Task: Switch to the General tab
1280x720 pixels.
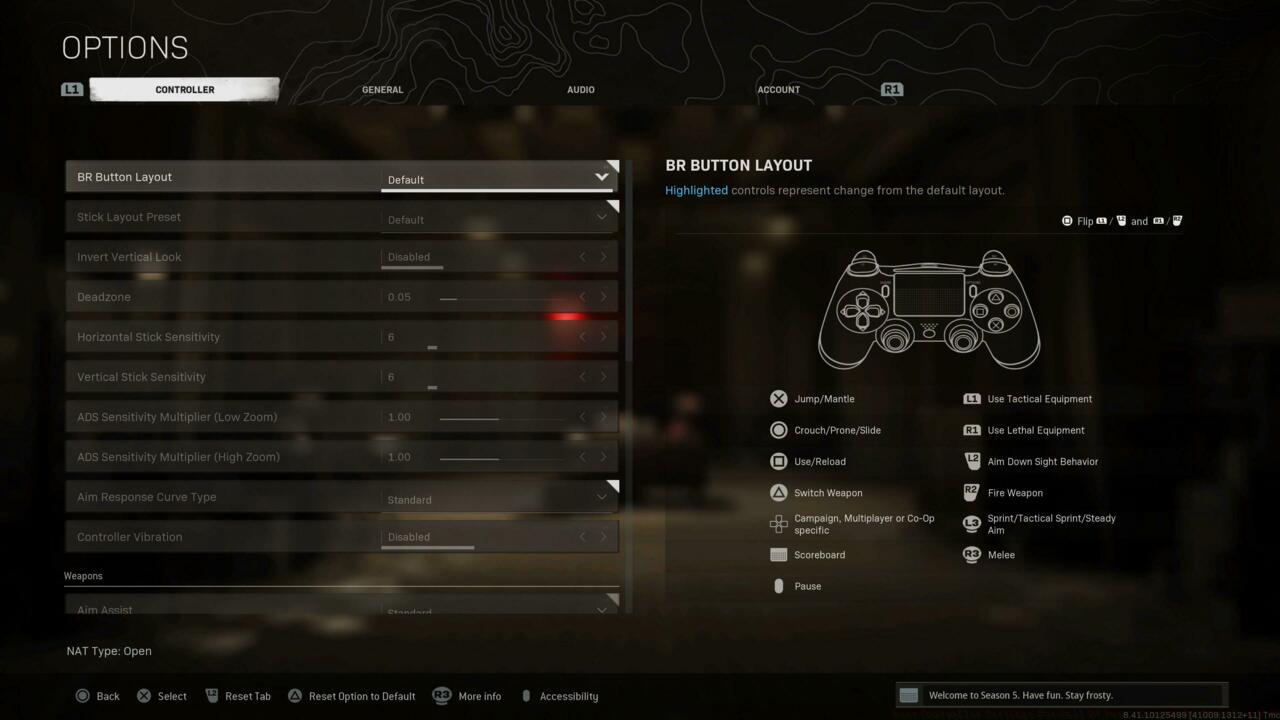Action: [x=382, y=90]
